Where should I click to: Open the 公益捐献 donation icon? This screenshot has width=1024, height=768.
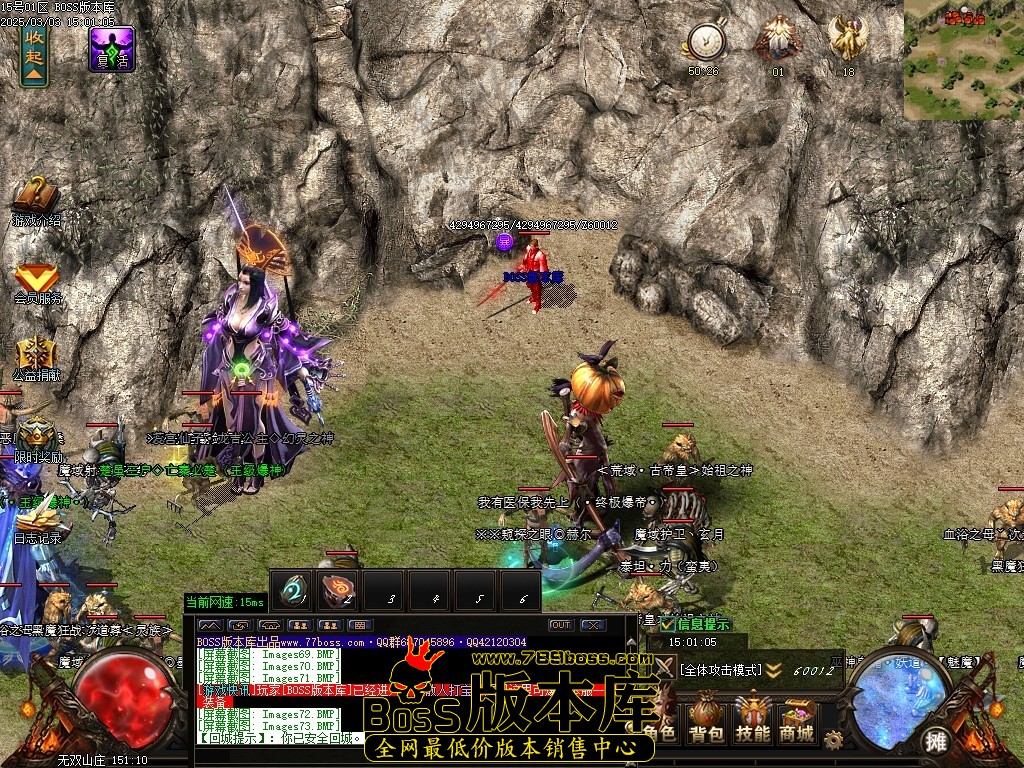click(x=37, y=357)
